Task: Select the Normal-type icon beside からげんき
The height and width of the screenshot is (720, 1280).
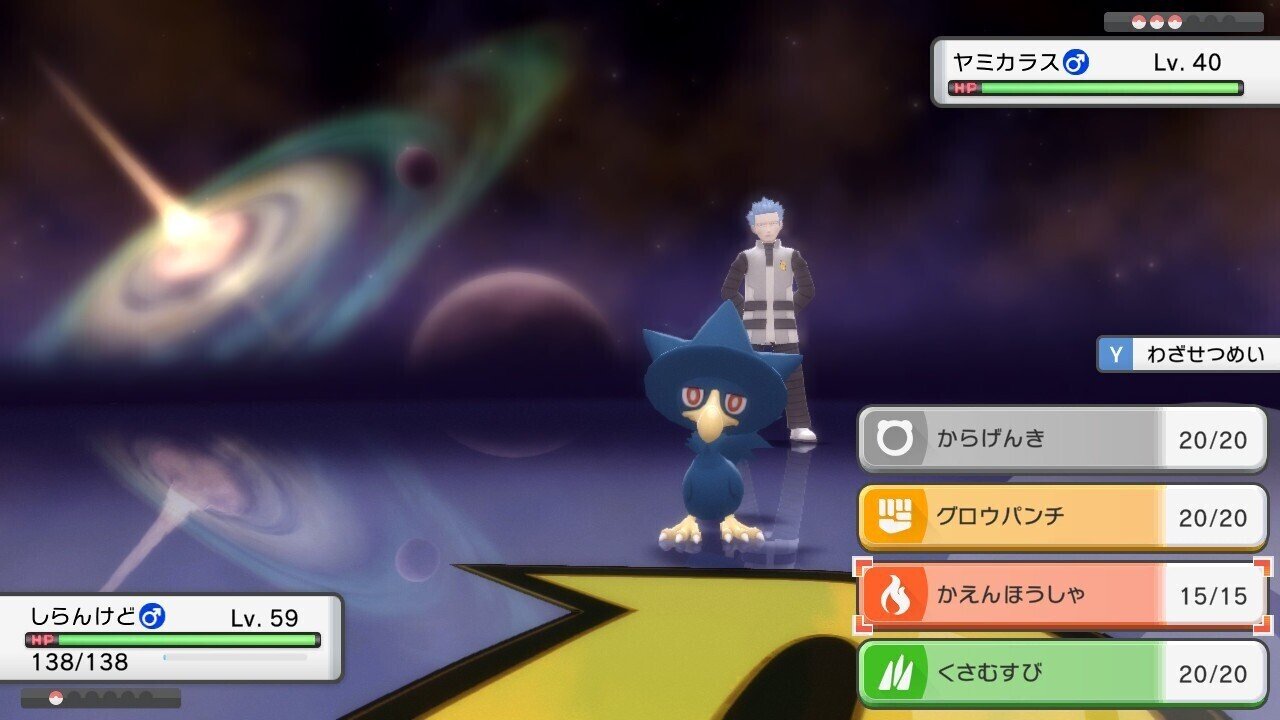Action: [x=895, y=438]
